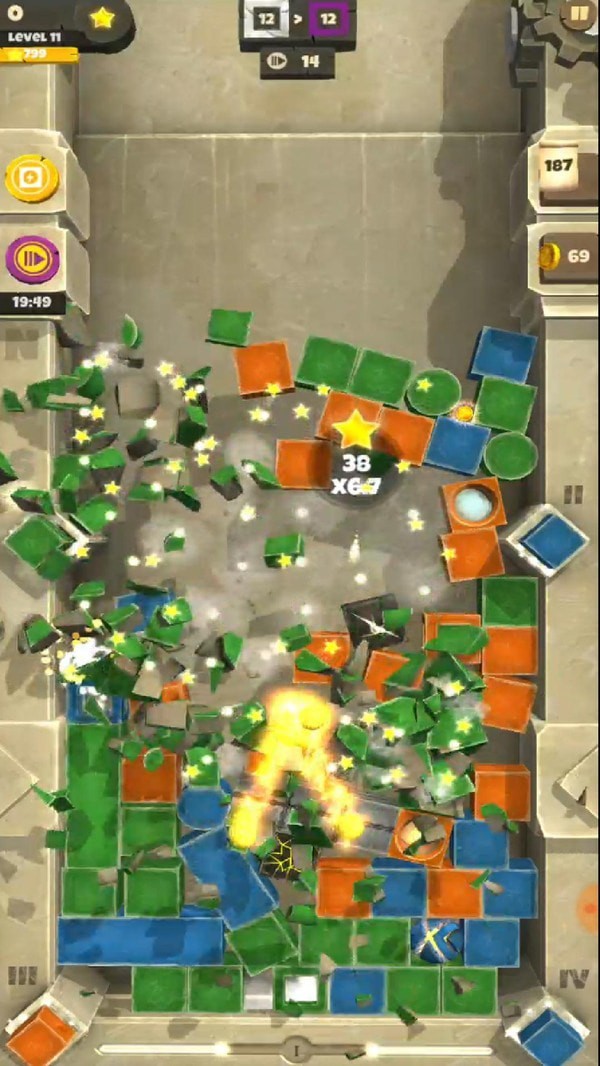The width and height of the screenshot is (600, 1066).
Task: Activate the purple fast-forward booster
Action: tap(33, 260)
